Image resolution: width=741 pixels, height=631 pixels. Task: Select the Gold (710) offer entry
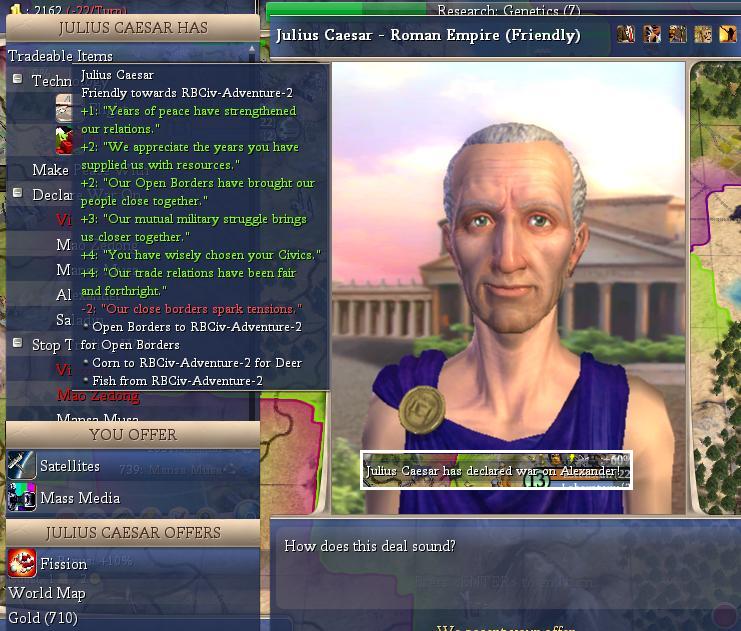43,618
